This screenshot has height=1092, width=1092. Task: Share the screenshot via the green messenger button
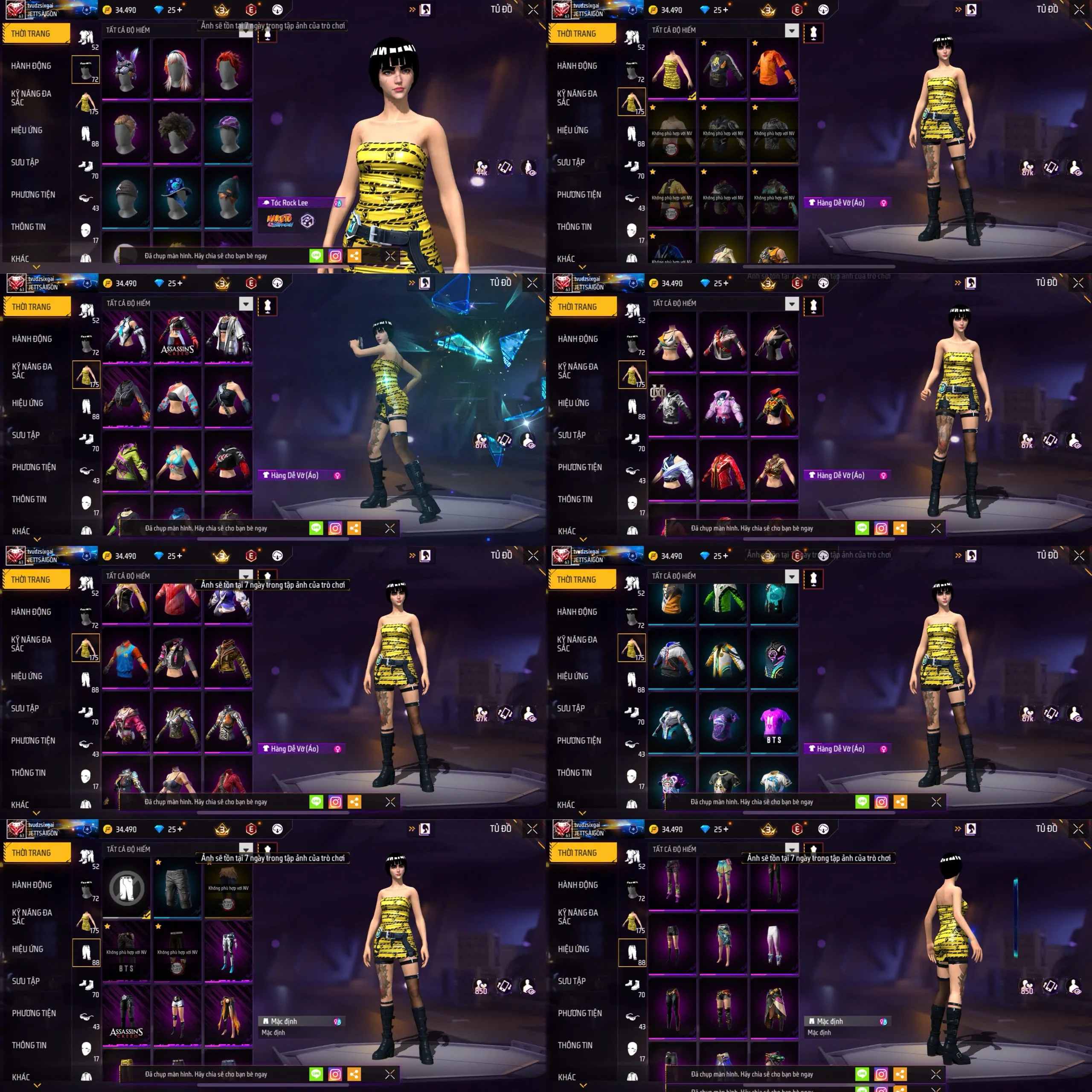click(x=317, y=256)
